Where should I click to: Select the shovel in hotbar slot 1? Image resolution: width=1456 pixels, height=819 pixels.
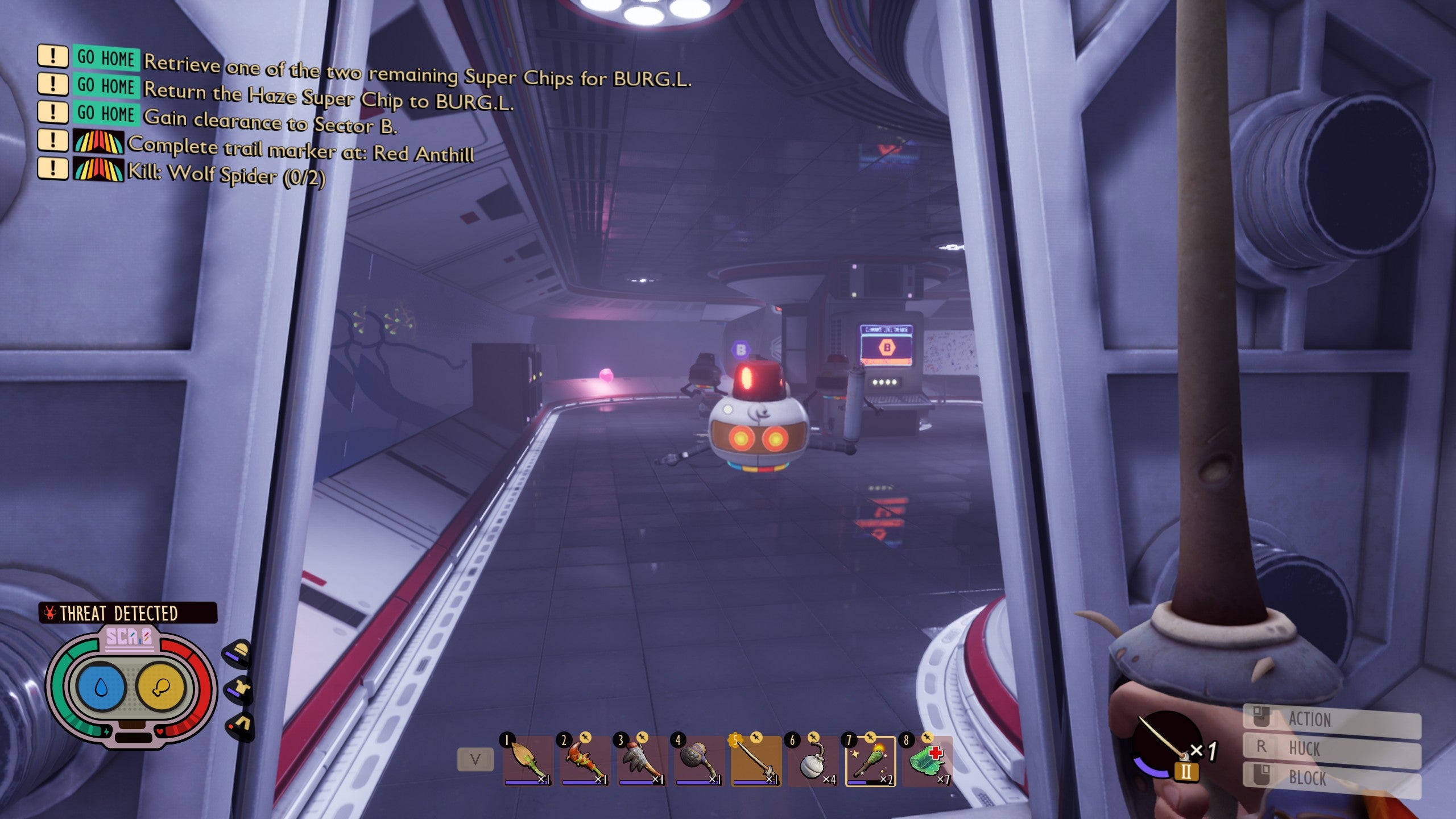click(x=528, y=761)
